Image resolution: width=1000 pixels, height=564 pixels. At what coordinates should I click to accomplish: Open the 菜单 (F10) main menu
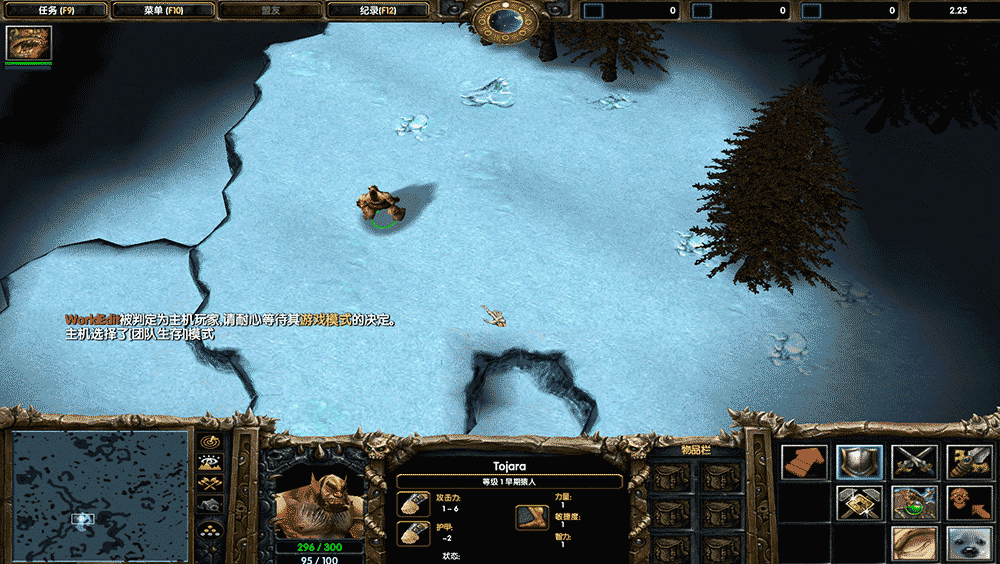(x=161, y=10)
